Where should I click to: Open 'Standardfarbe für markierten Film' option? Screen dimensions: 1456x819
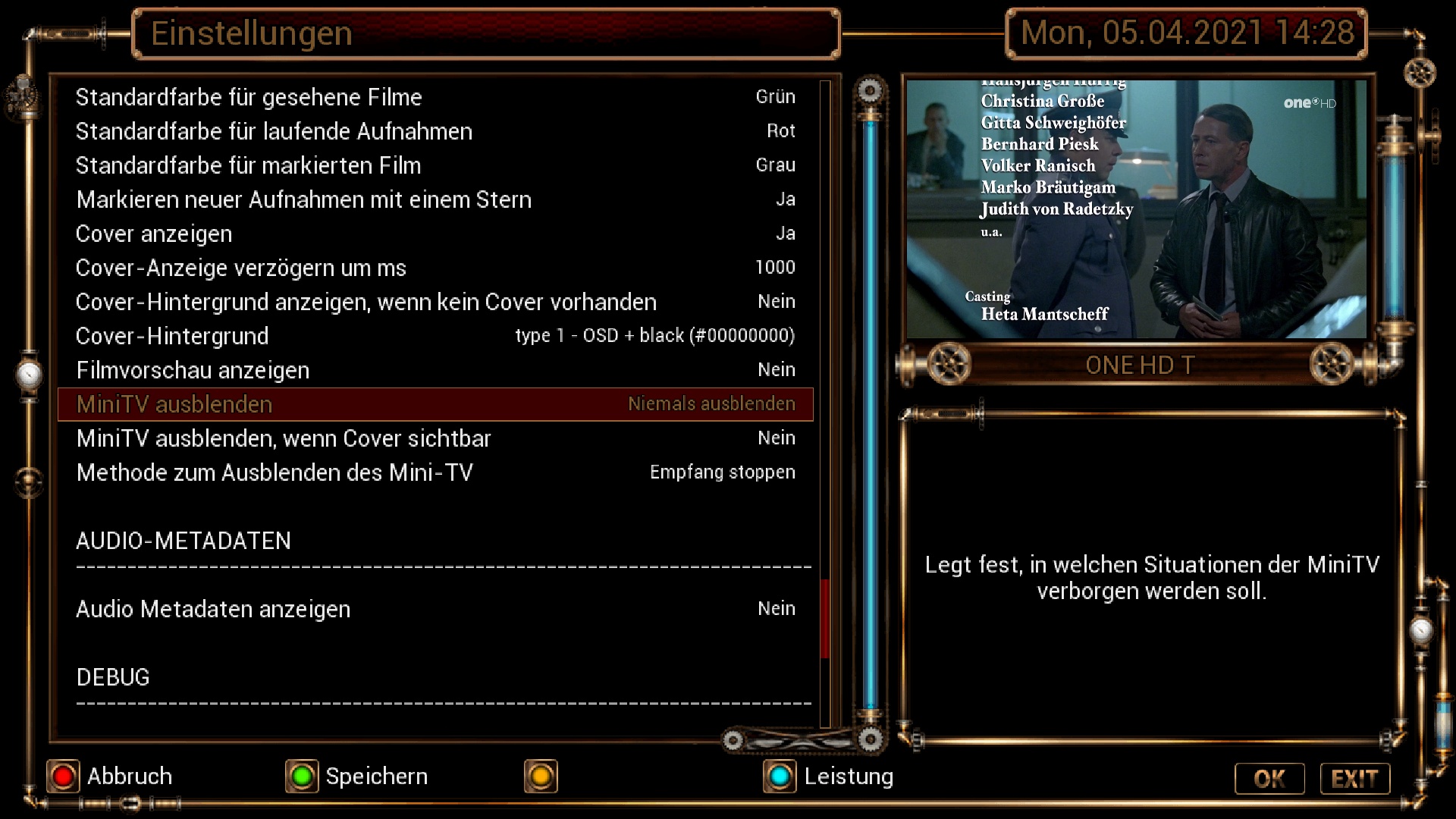tap(435, 165)
